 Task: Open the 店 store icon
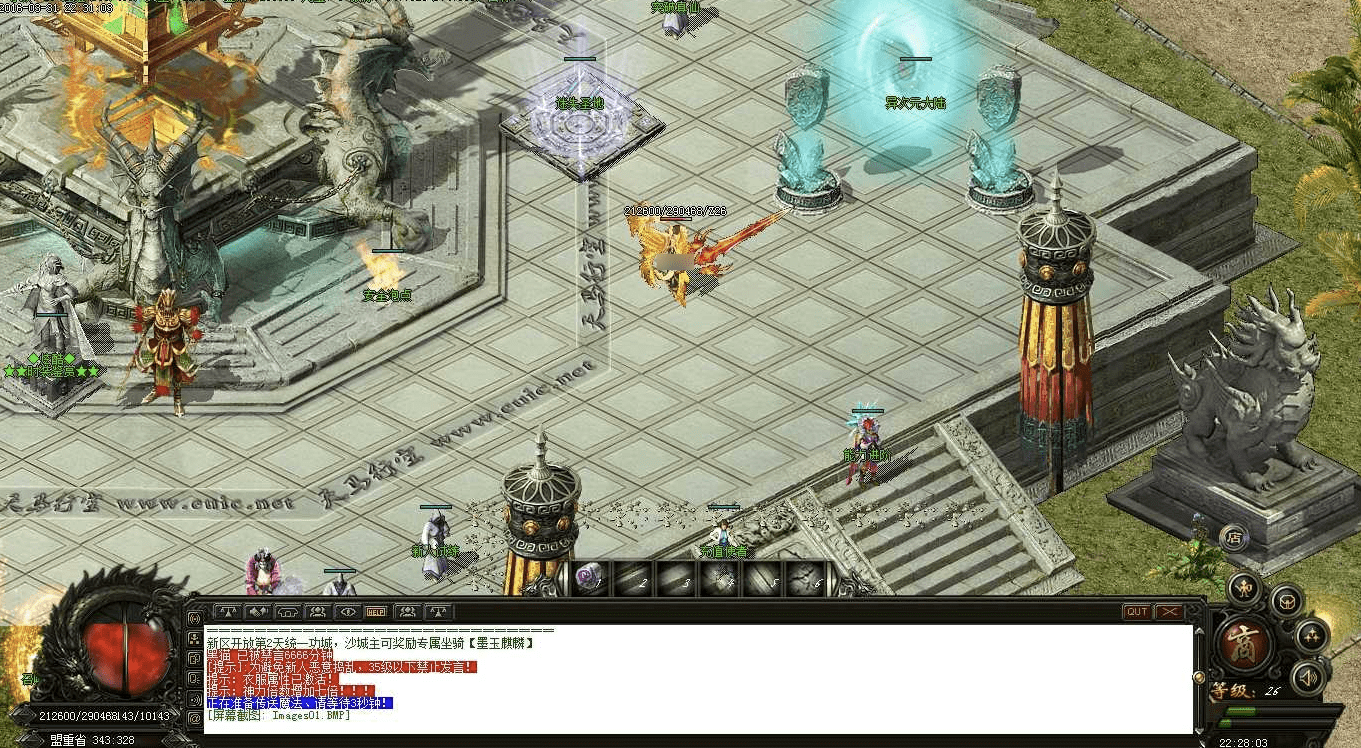click(1234, 537)
